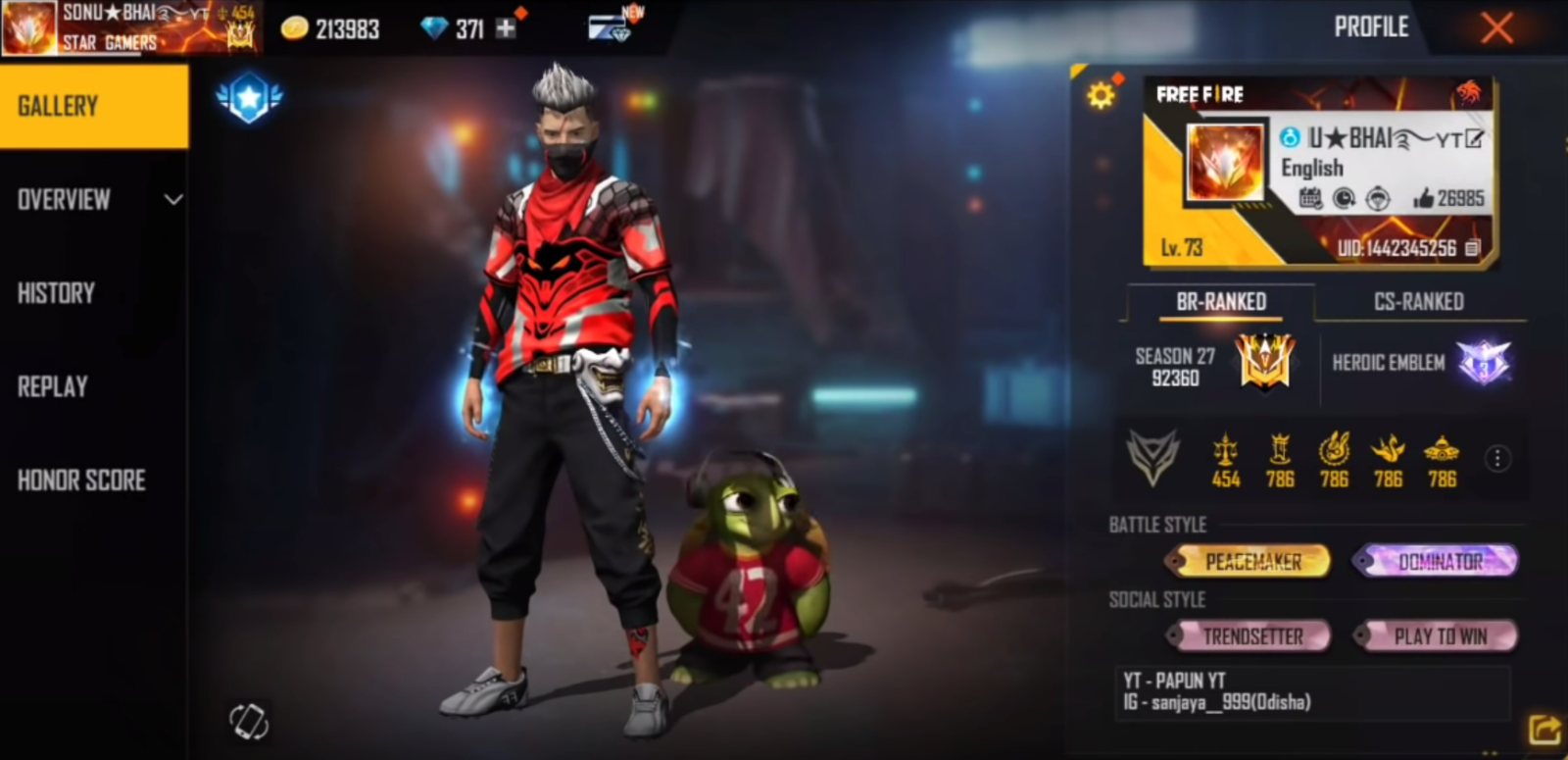Add diamonds with the plus button
Viewport: 1568px width, 760px height.
506,28
